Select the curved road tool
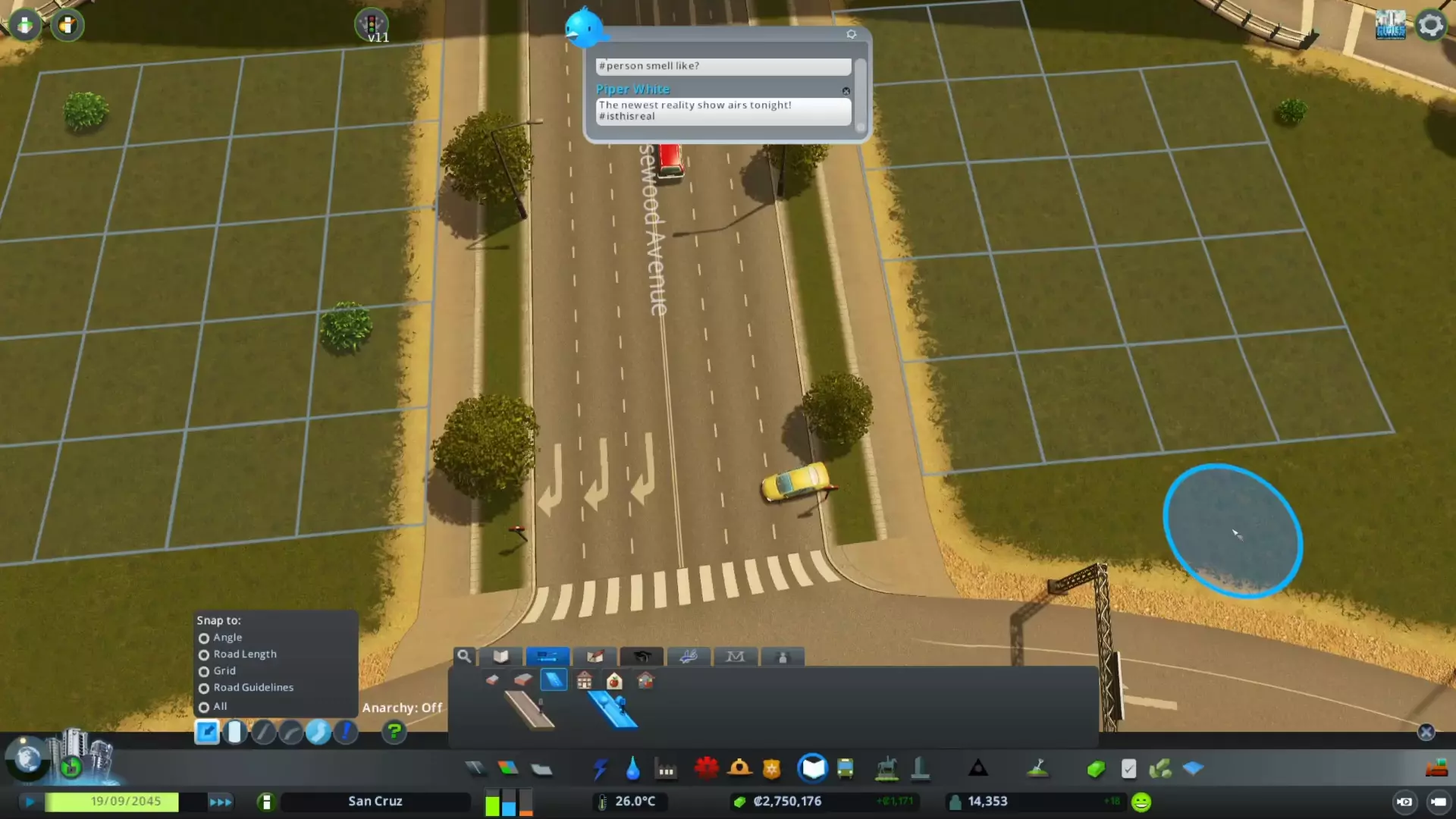This screenshot has height=819, width=1456. pos(290,732)
